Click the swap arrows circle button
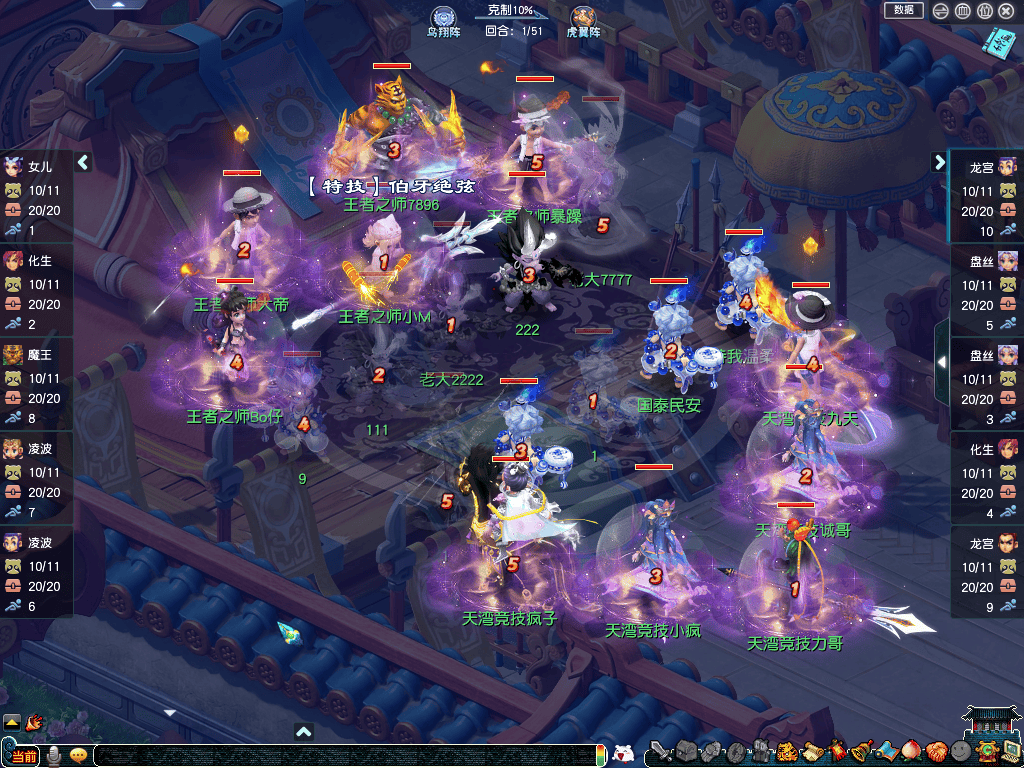 940,11
